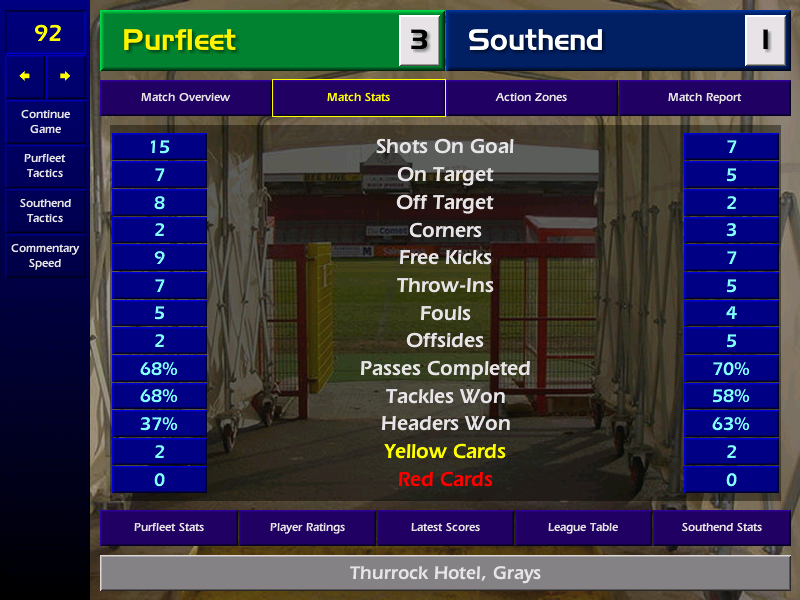The image size is (800, 600).
Task: Switch to the Match Overview tab
Action: tap(185, 98)
